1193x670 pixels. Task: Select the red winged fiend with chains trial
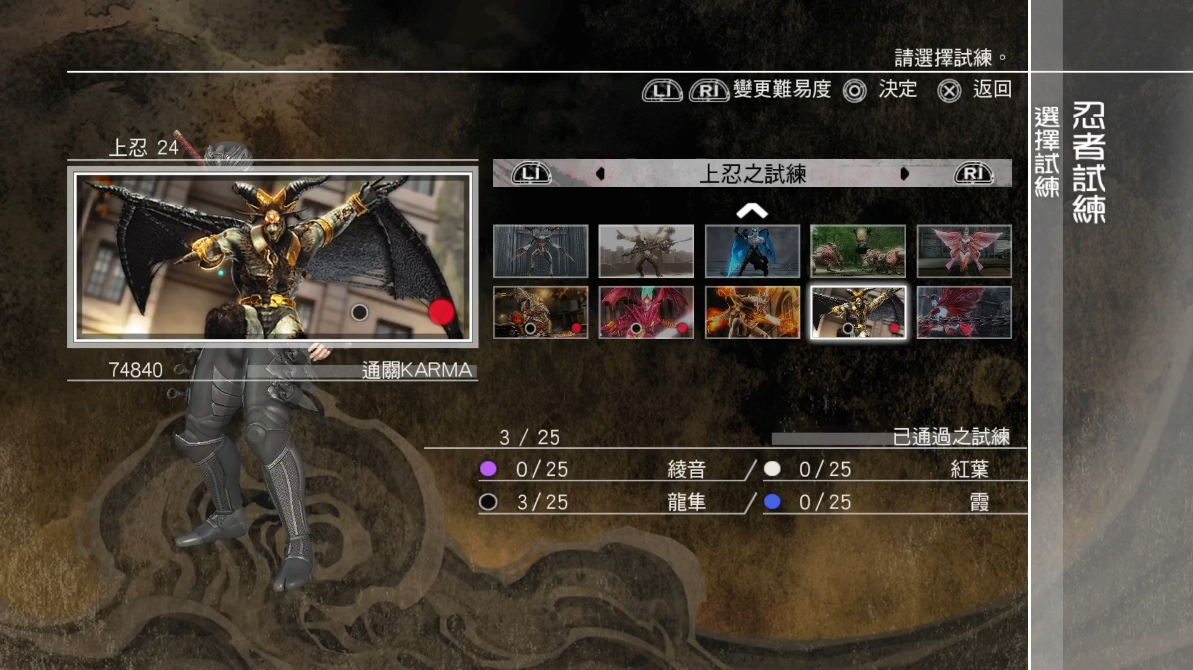click(964, 312)
